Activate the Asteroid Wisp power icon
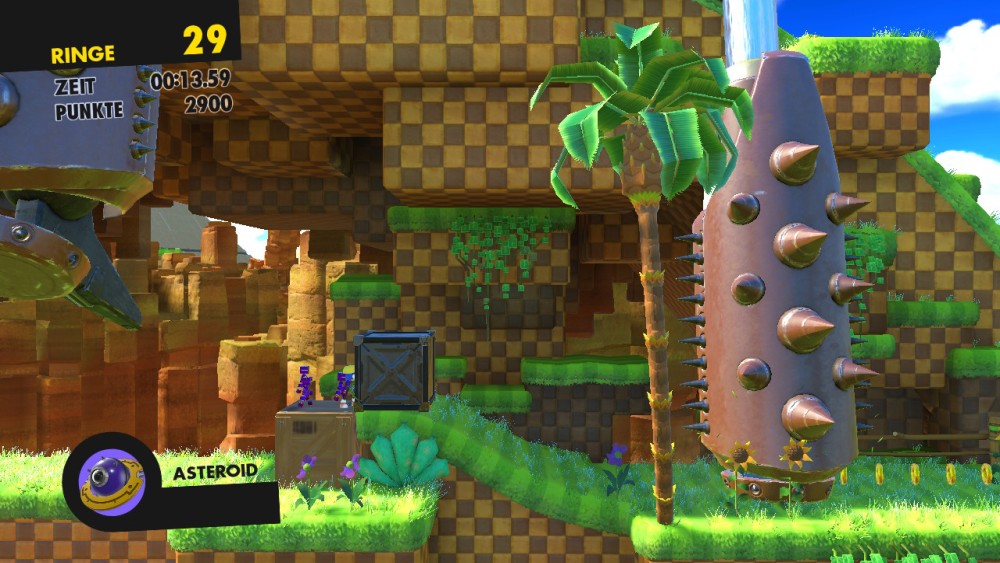1000x563 pixels. pos(111,481)
